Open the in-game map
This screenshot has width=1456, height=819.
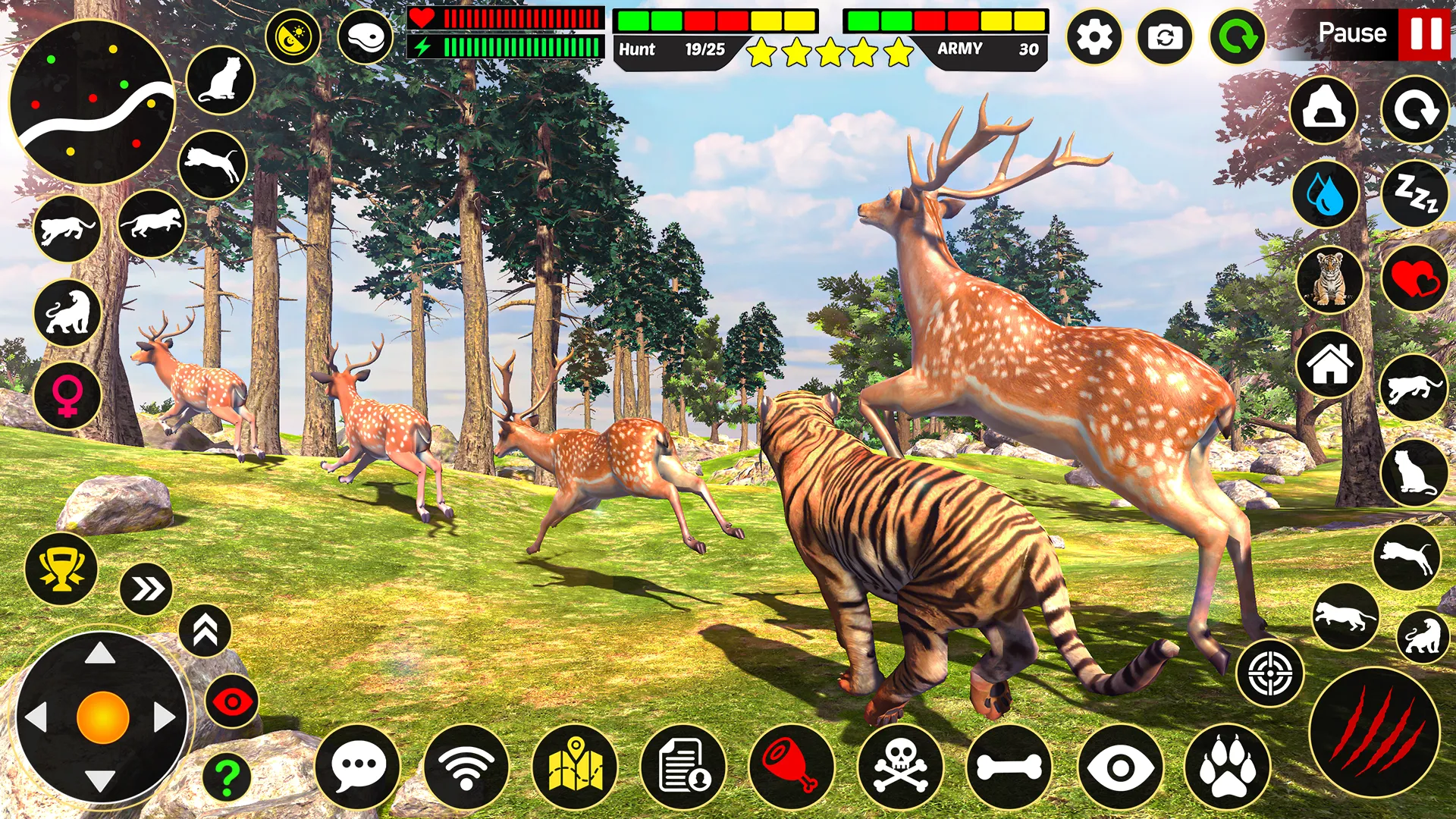click(576, 766)
